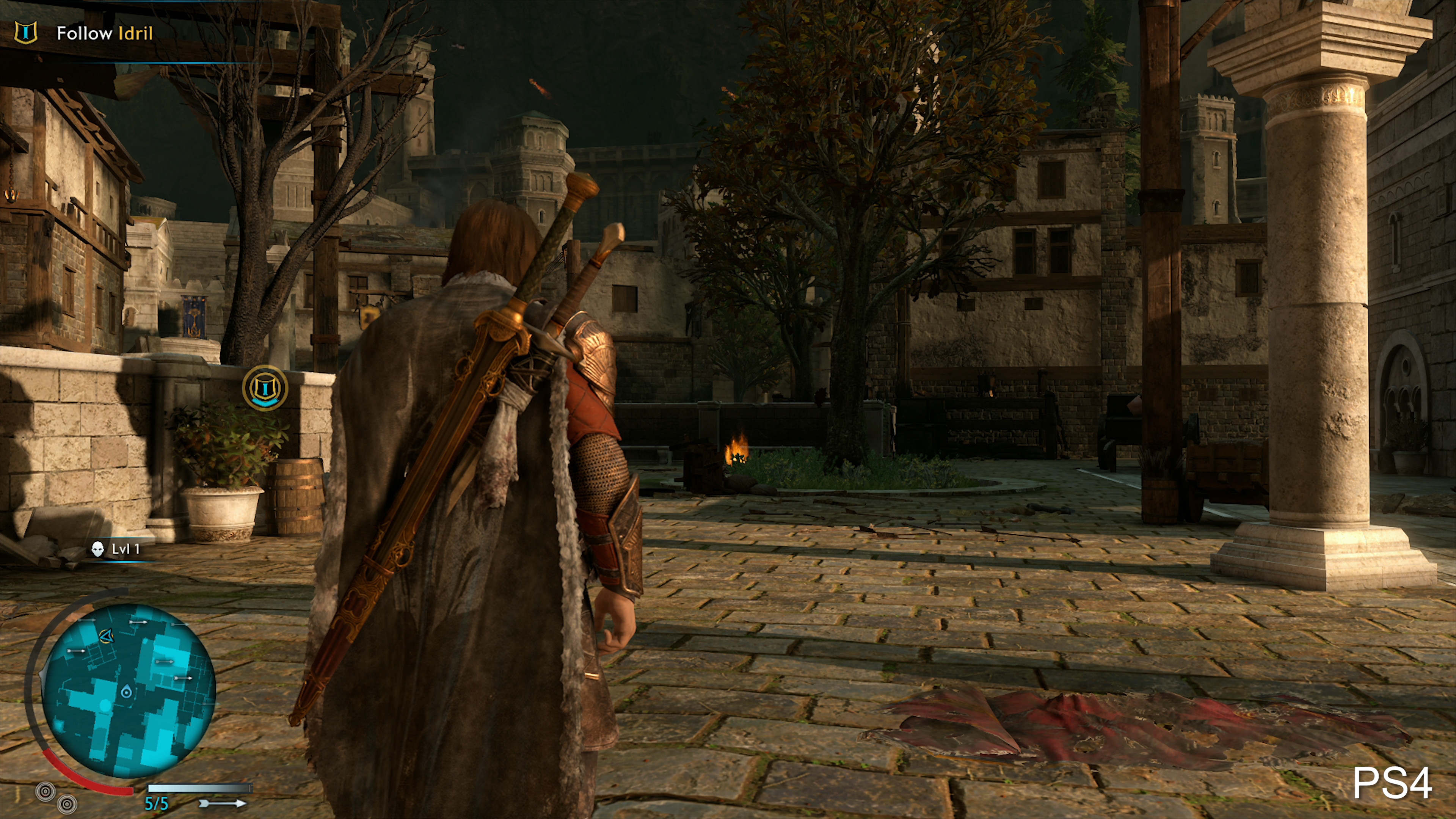Click the arrow ammo icon
The height and width of the screenshot is (819, 1456).
coord(223,803)
